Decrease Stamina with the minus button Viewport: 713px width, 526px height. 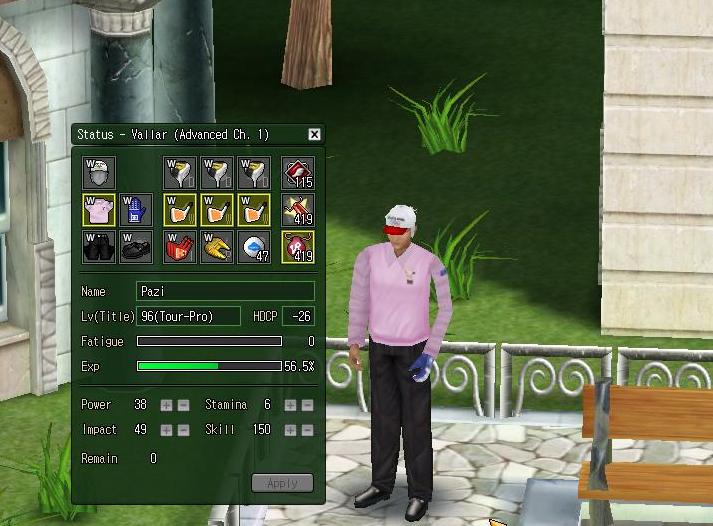pos(306,405)
